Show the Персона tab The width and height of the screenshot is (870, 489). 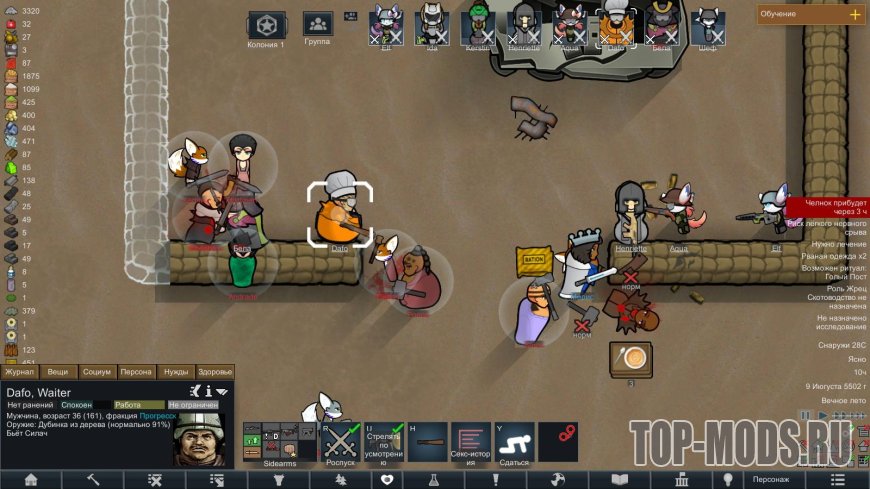click(136, 372)
